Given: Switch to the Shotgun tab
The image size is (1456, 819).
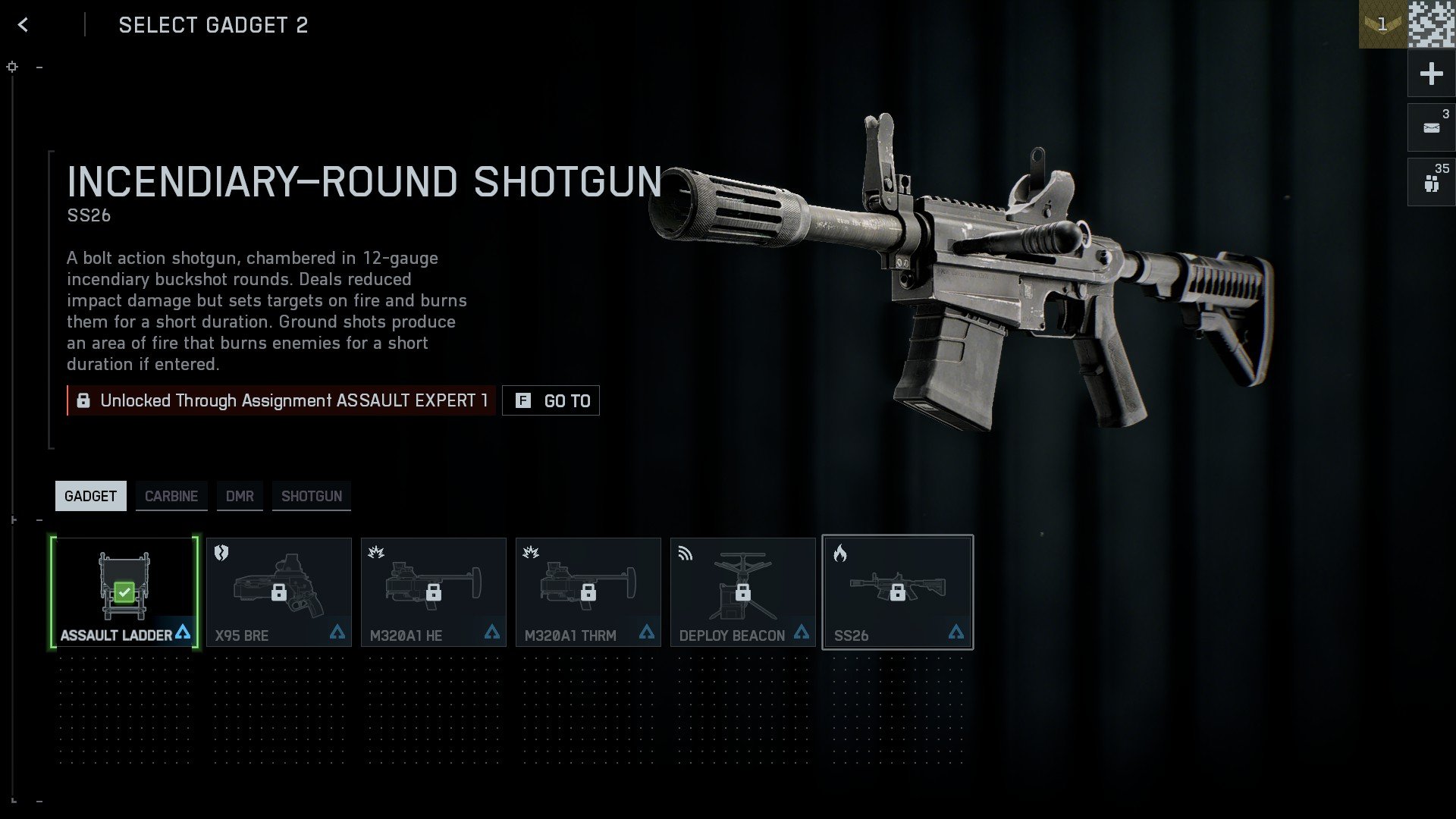Looking at the screenshot, I should click(x=311, y=495).
